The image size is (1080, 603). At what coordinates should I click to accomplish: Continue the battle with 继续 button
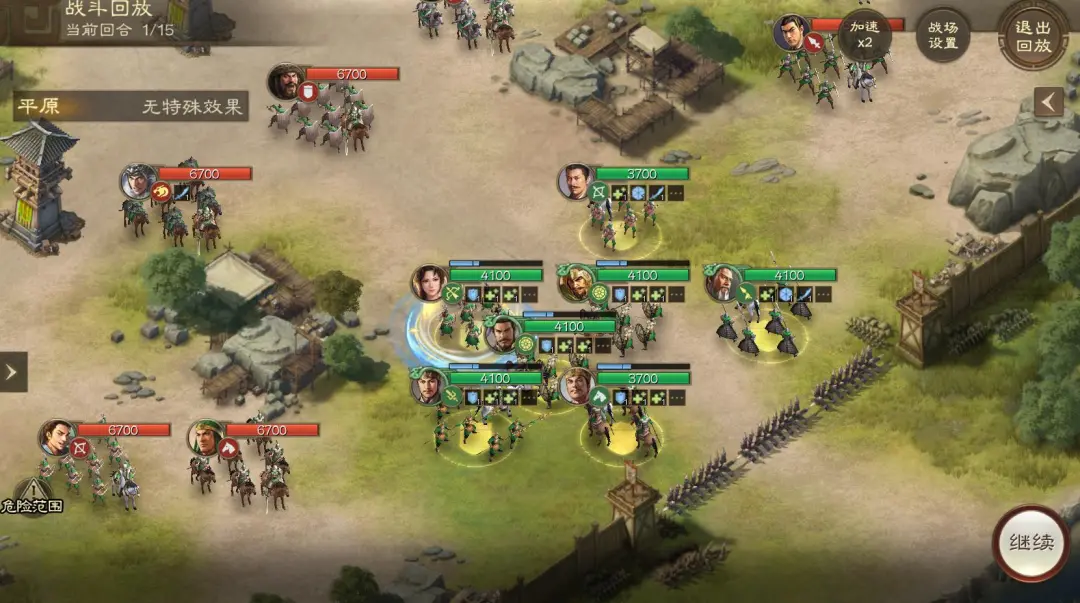[1031, 543]
